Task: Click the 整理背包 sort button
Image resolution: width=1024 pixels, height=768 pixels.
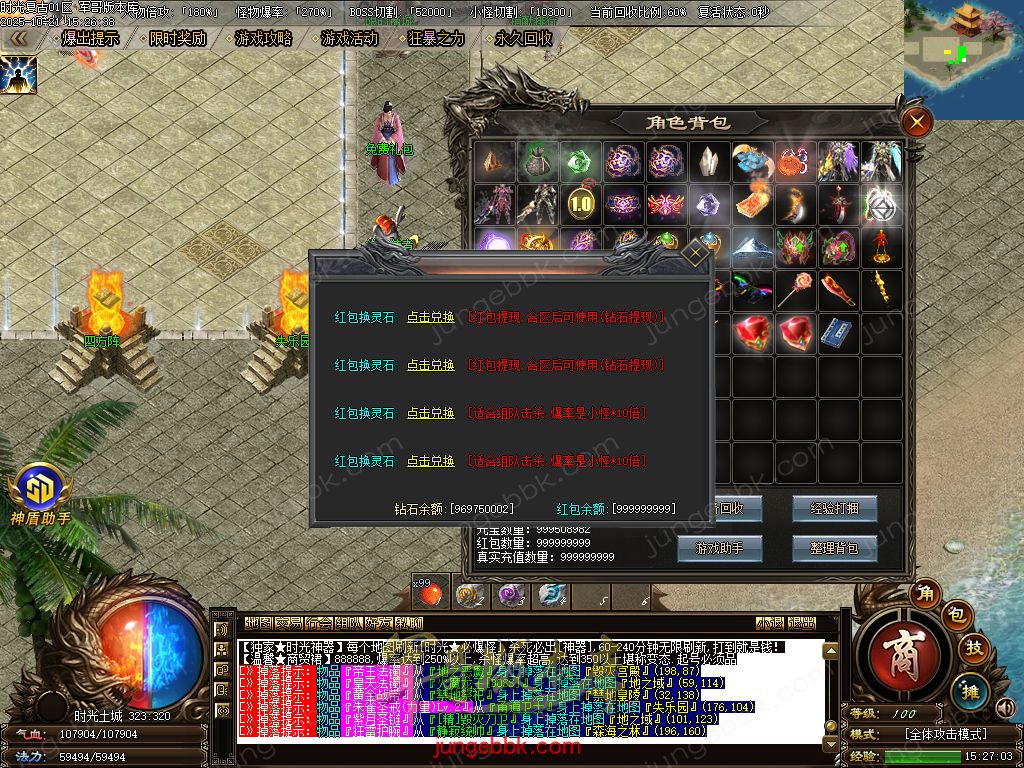Action: click(x=834, y=547)
